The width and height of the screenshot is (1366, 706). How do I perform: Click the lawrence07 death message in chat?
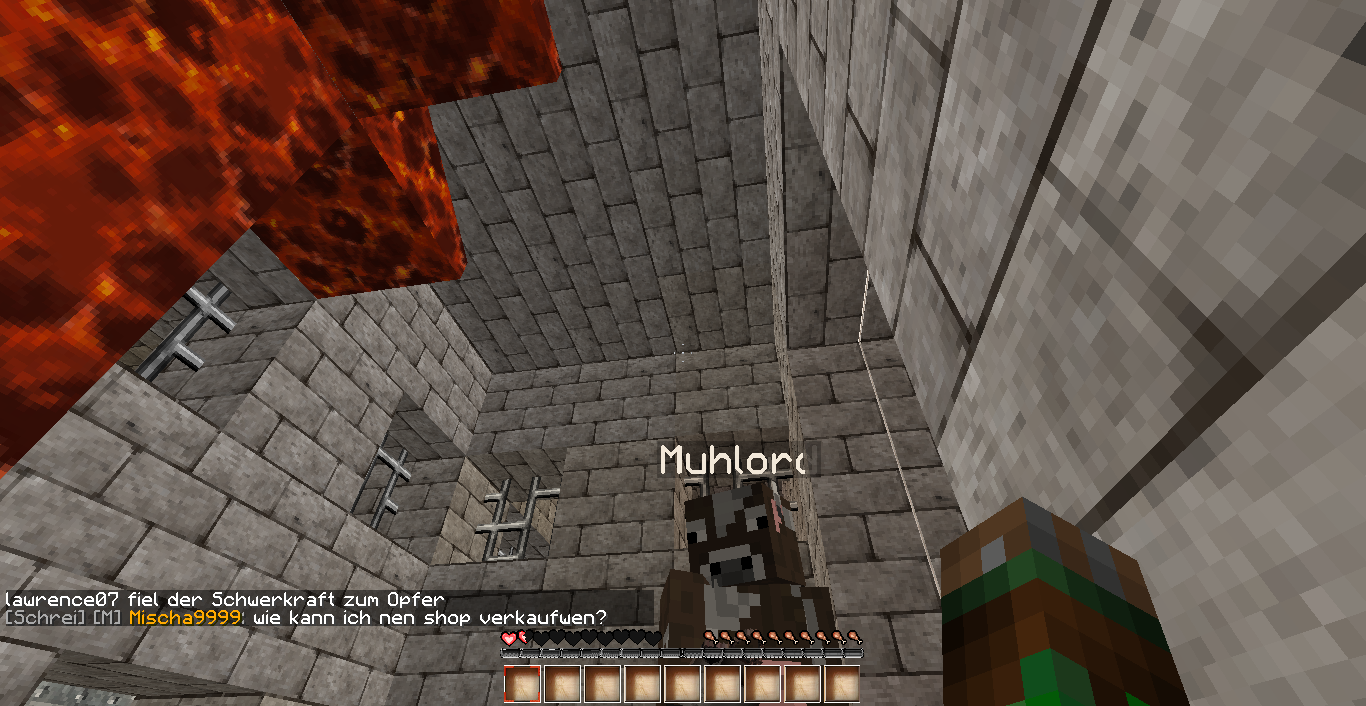[224, 599]
